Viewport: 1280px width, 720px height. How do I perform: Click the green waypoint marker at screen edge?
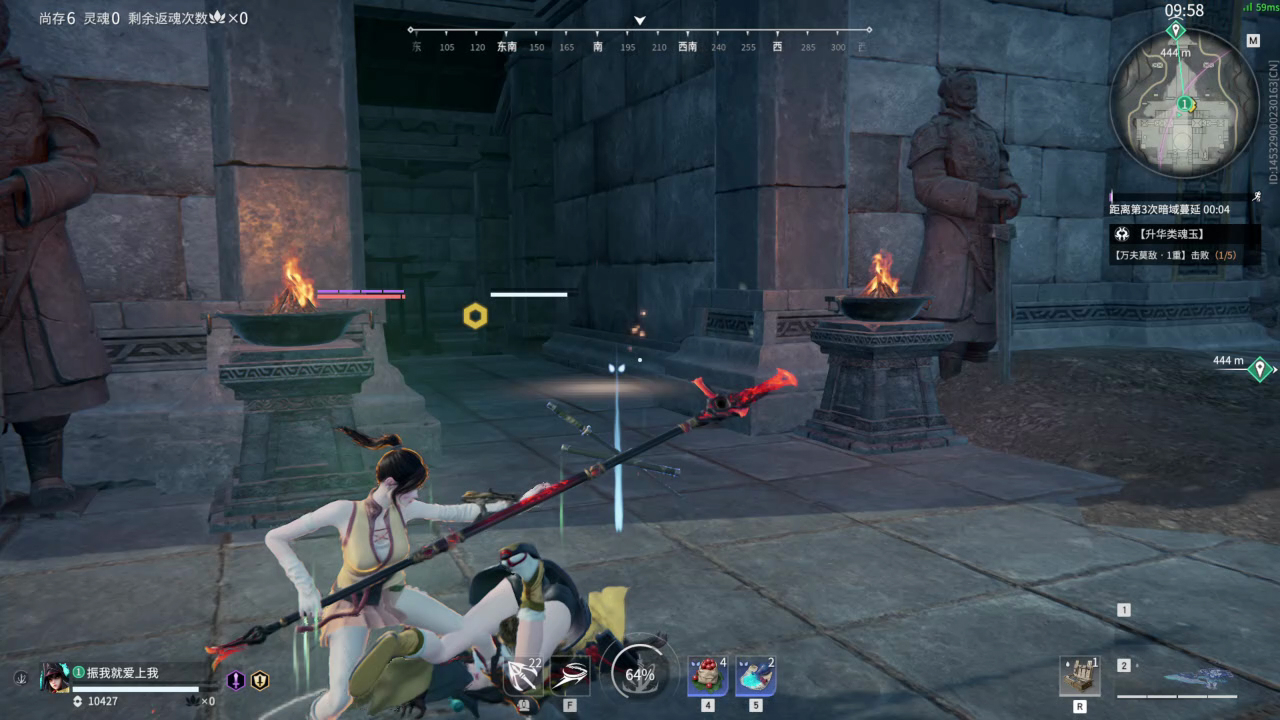tap(1260, 369)
